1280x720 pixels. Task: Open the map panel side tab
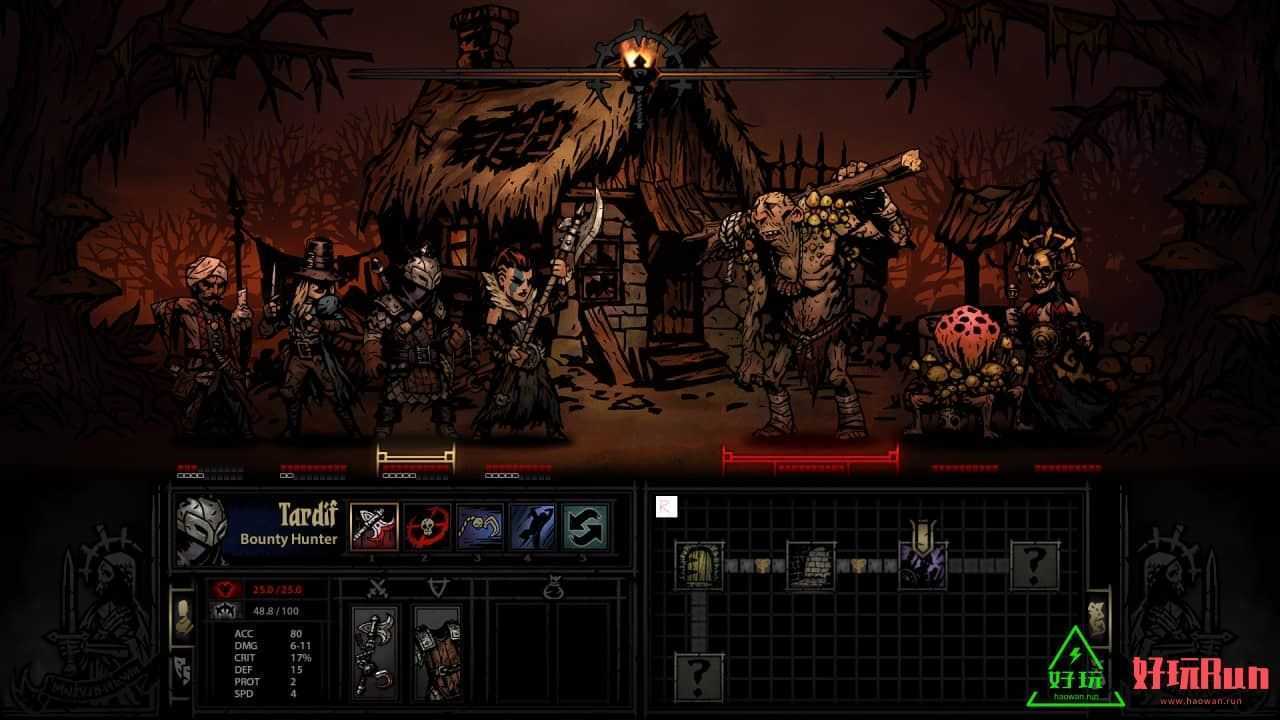coord(1096,620)
